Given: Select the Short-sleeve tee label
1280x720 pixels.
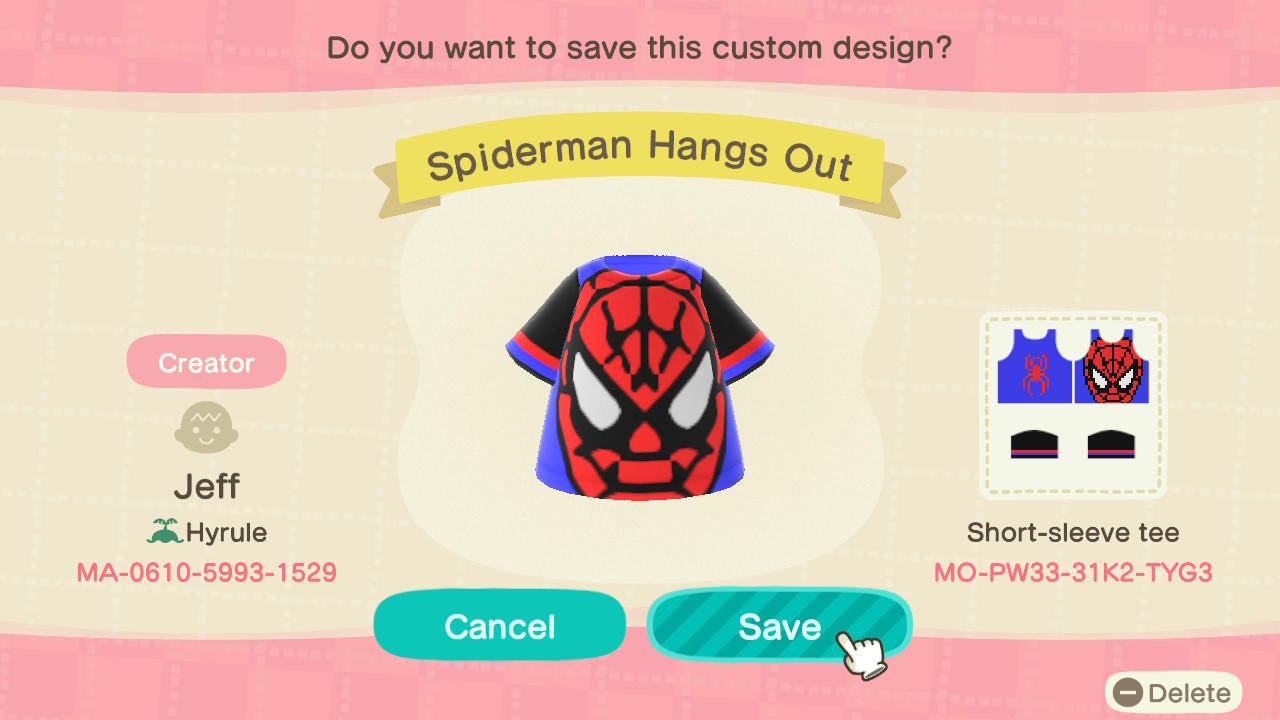Looking at the screenshot, I should coord(1072,532).
